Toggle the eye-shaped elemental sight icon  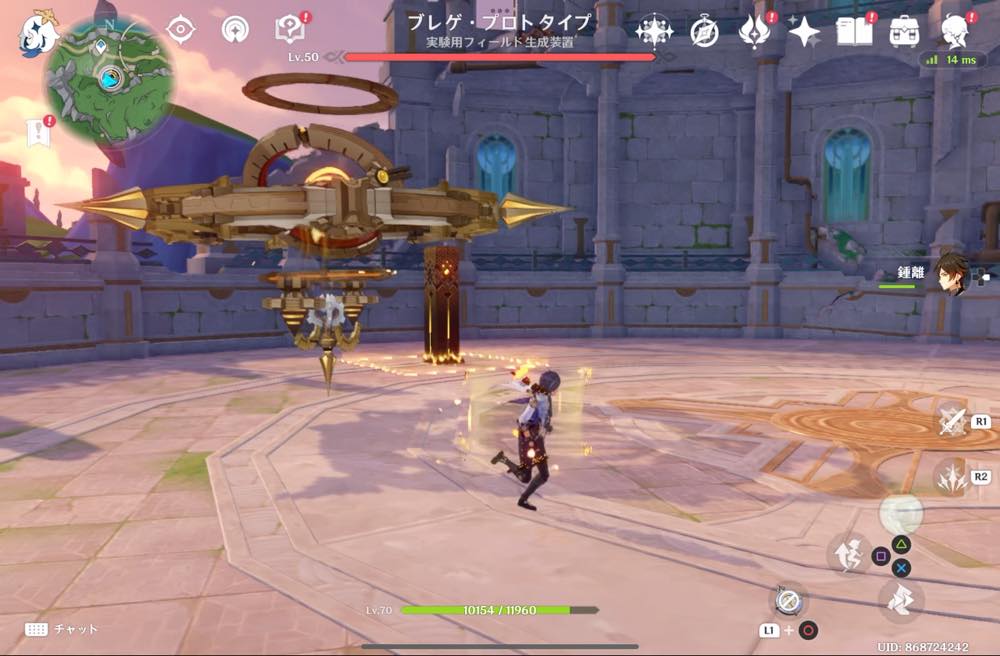pos(180,30)
